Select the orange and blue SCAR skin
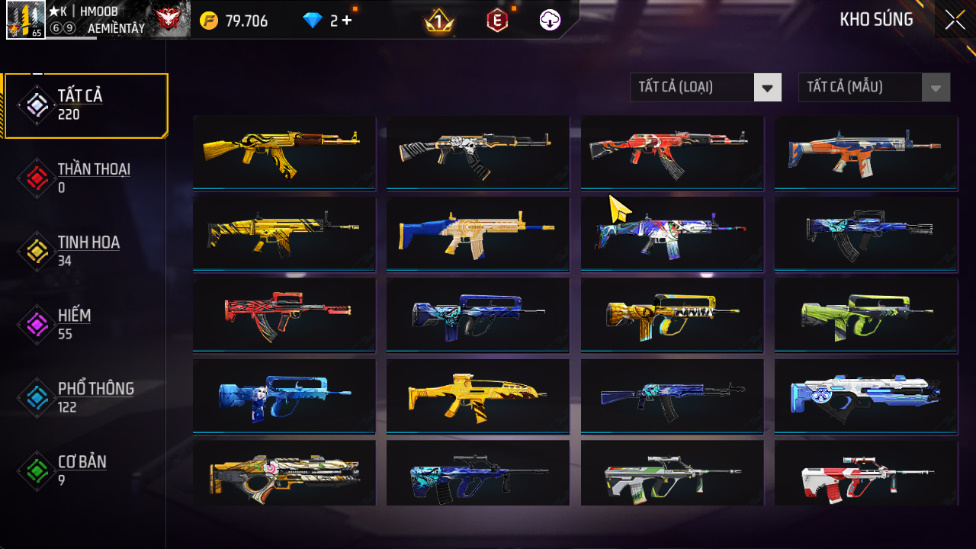Screen dimensions: 976x549 [866, 151]
